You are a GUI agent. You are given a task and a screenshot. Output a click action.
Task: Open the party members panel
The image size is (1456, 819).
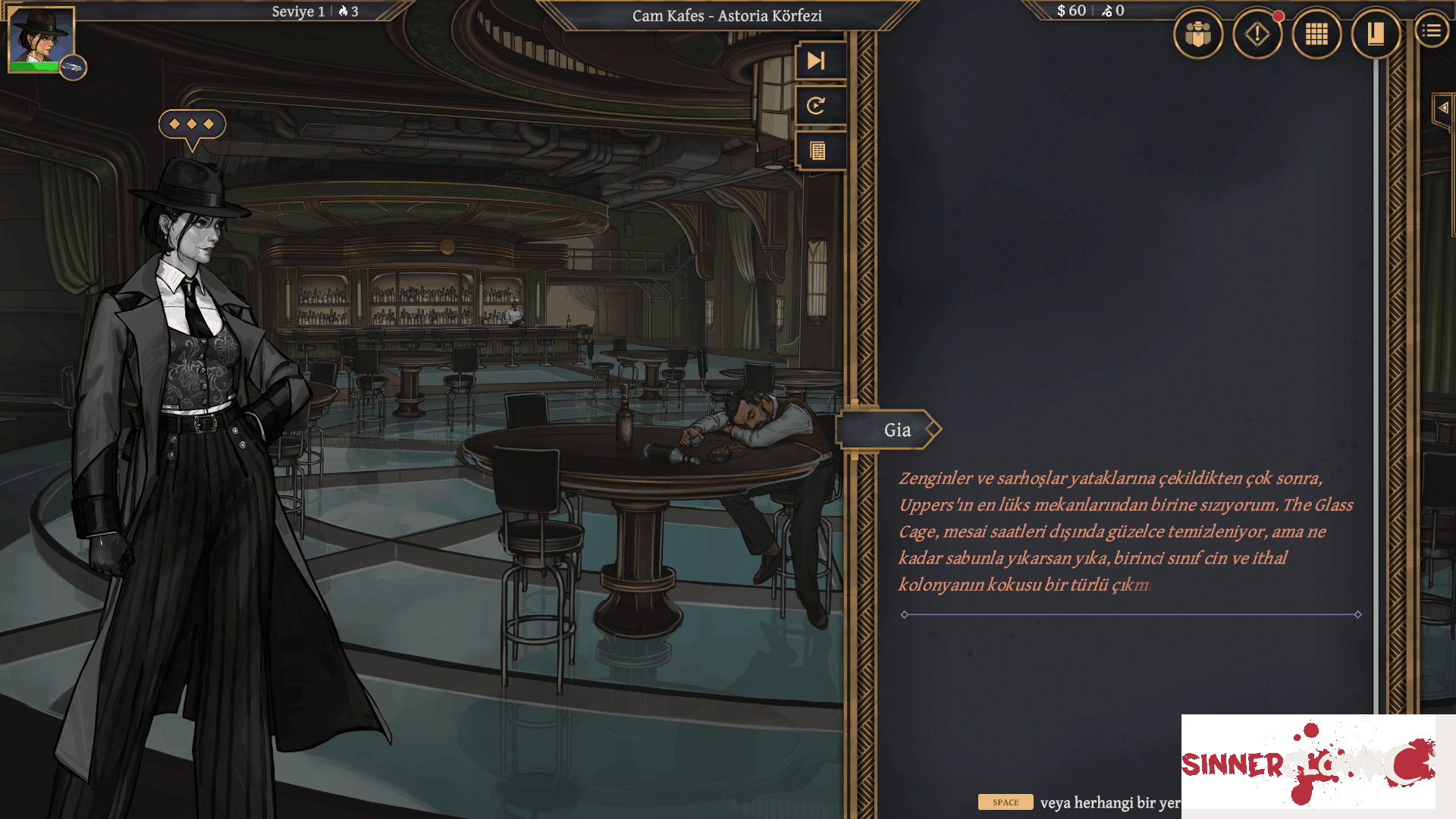[1198, 33]
